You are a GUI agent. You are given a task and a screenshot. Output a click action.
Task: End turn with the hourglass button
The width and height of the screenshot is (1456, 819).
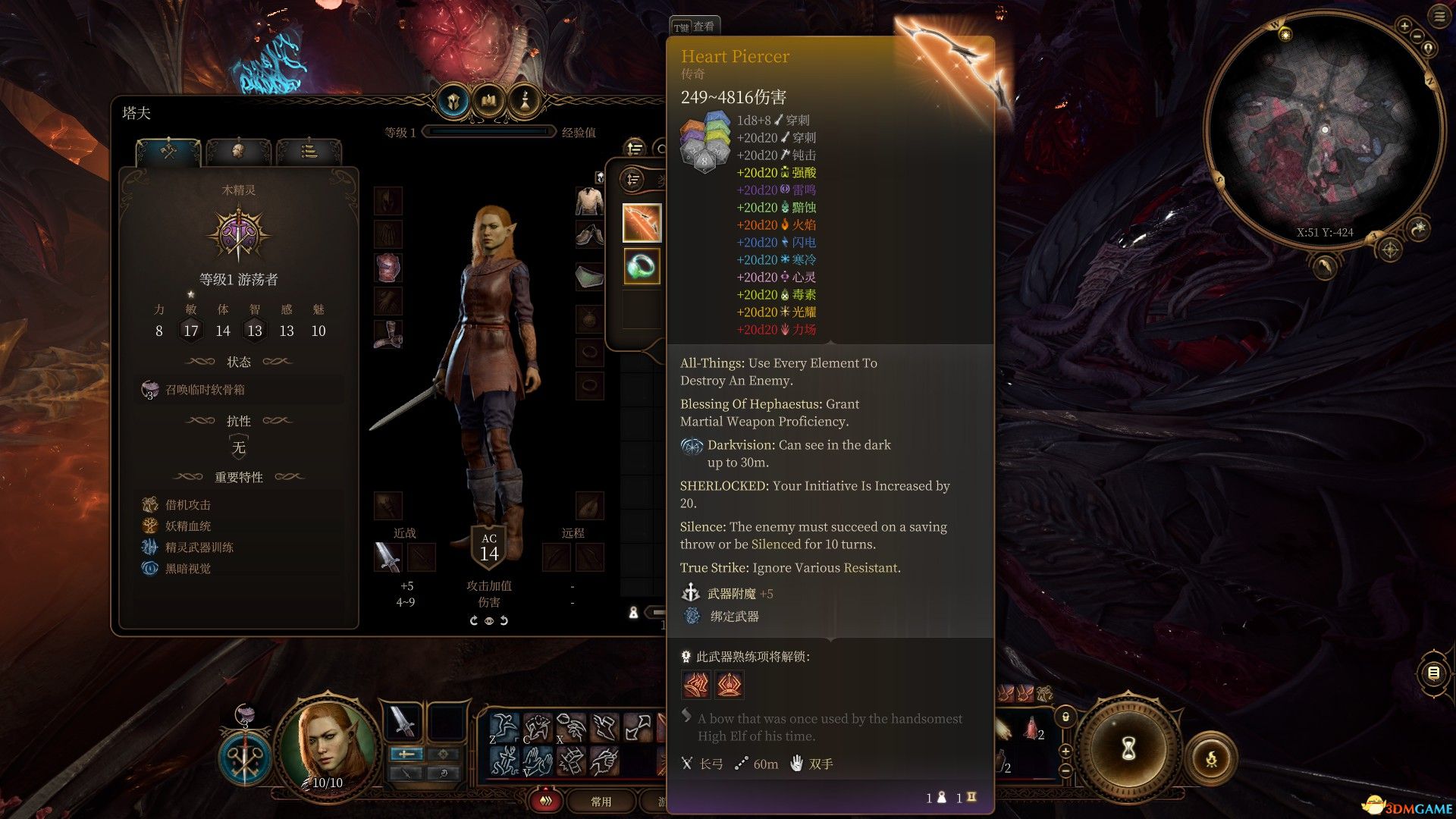1128,749
